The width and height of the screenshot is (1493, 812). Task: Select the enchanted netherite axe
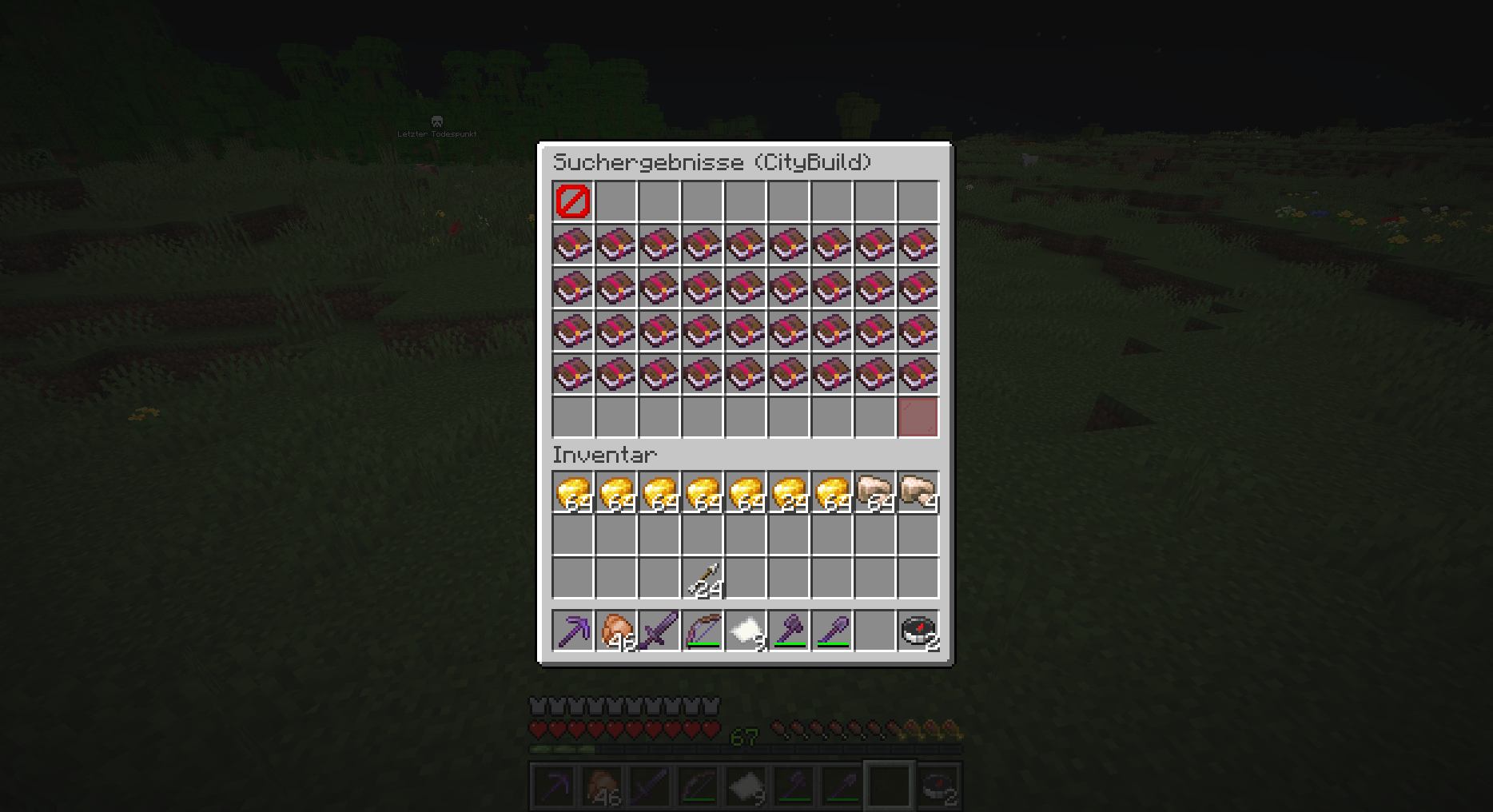click(788, 631)
